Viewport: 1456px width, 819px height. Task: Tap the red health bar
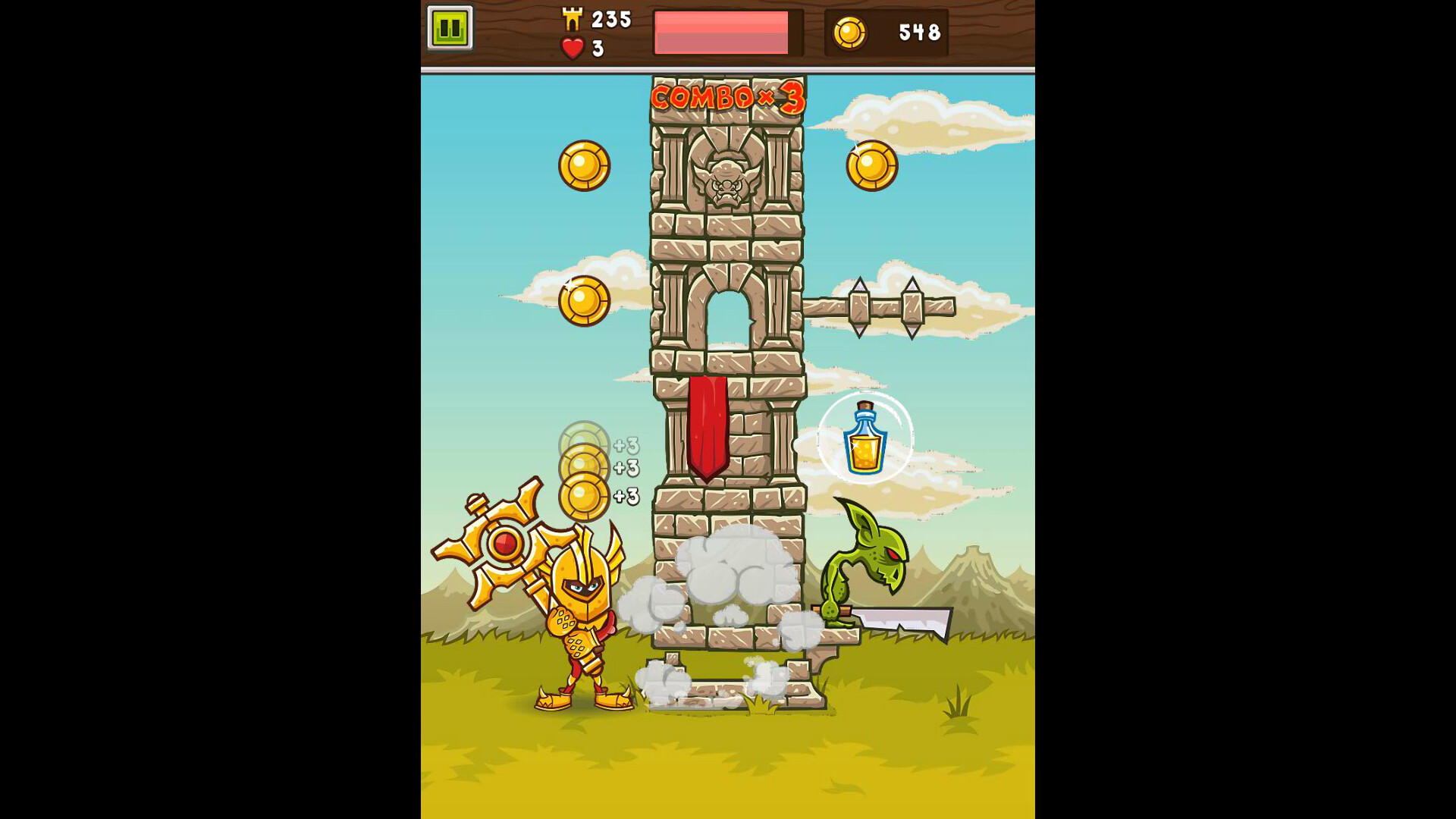(x=720, y=32)
